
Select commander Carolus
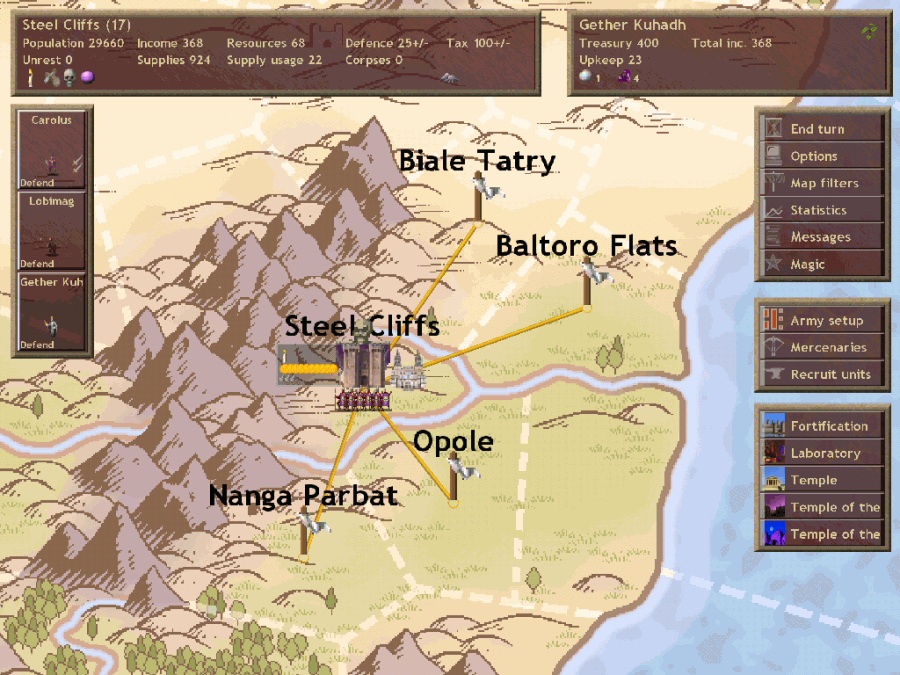coord(52,148)
